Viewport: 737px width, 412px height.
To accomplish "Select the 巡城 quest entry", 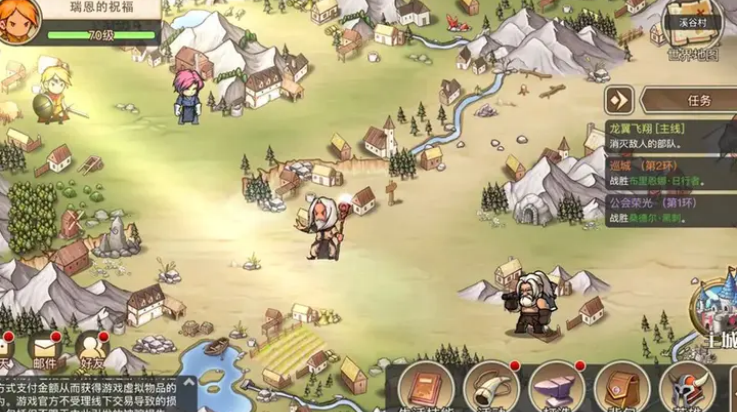I will [x=670, y=174].
